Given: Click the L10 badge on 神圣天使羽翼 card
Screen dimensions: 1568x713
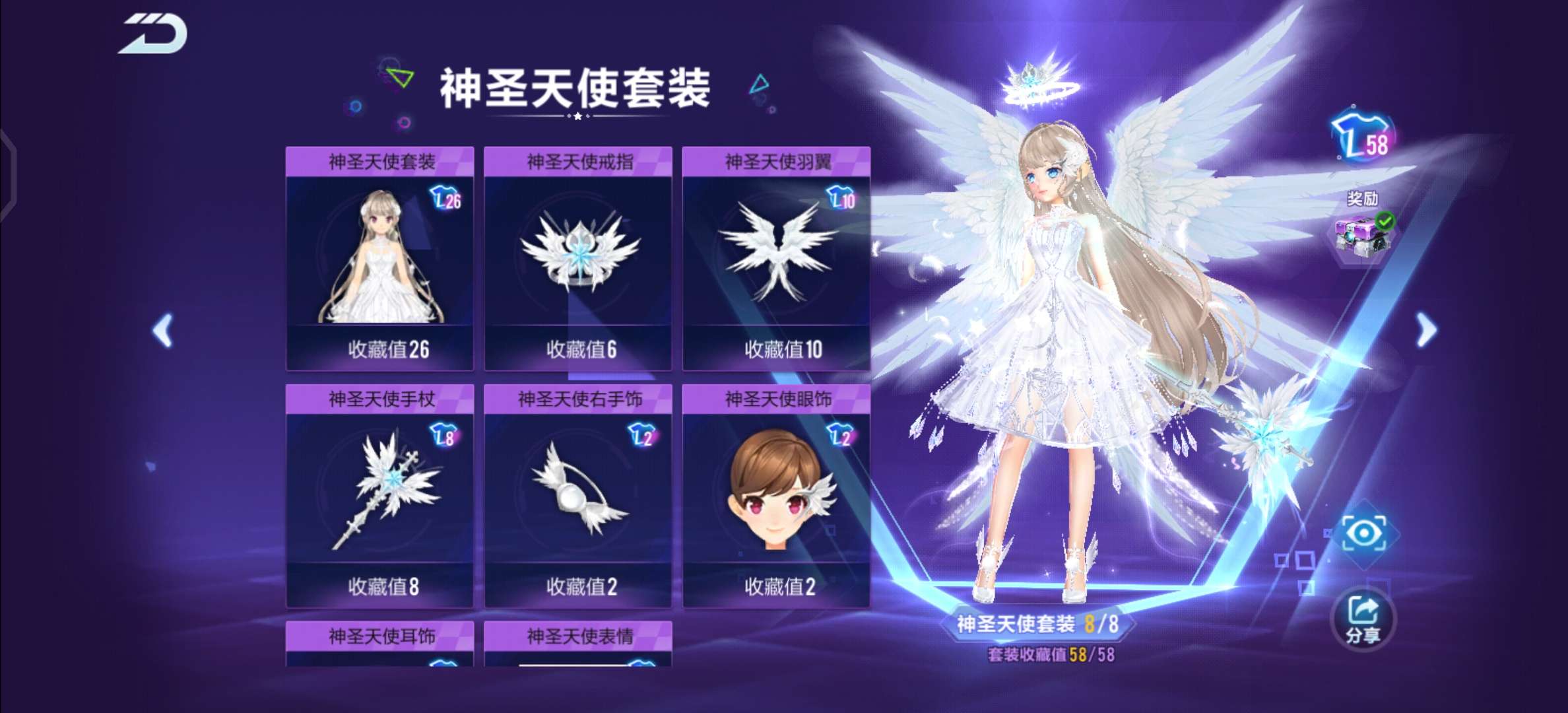Looking at the screenshot, I should coord(842,196).
